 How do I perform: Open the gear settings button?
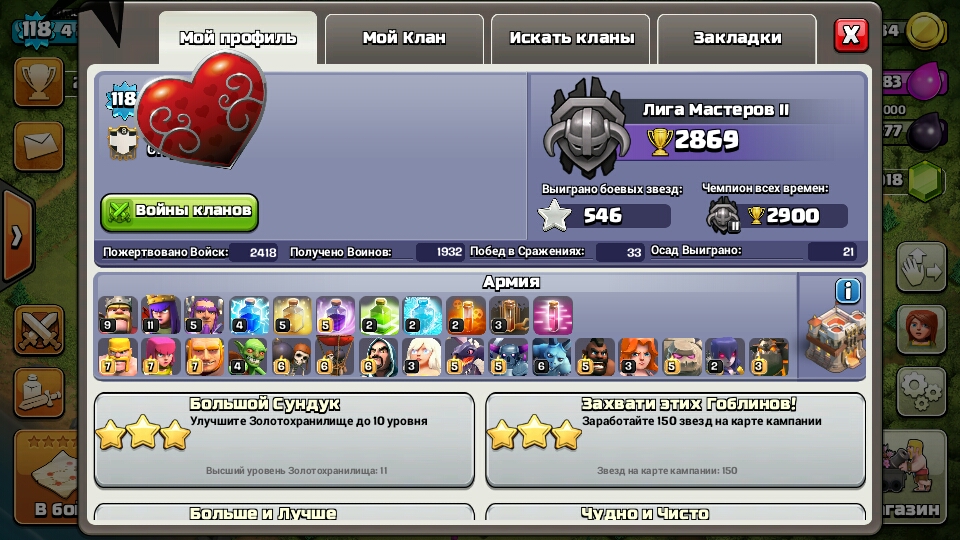(920, 391)
